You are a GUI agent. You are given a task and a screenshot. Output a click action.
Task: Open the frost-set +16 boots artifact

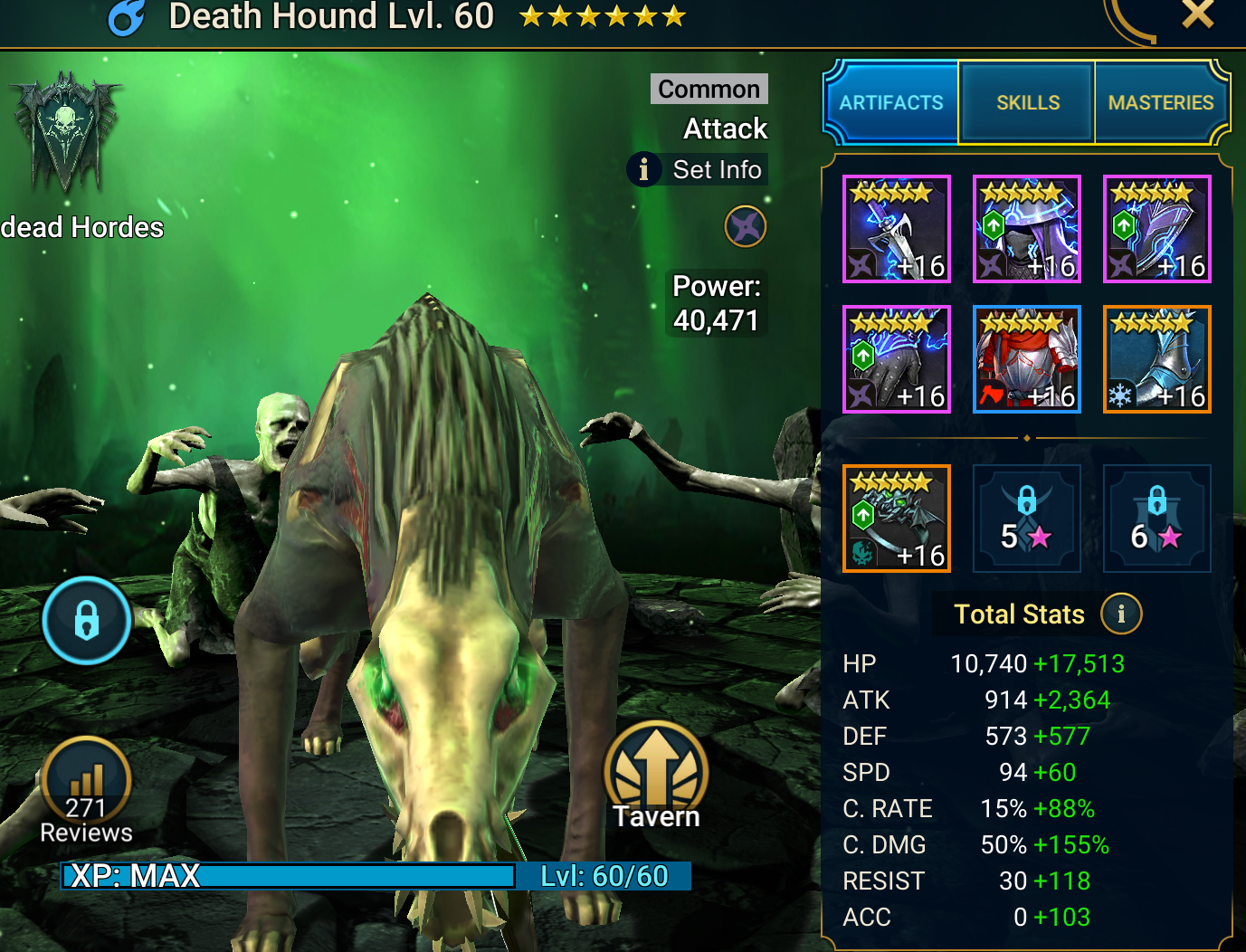coord(1156,358)
